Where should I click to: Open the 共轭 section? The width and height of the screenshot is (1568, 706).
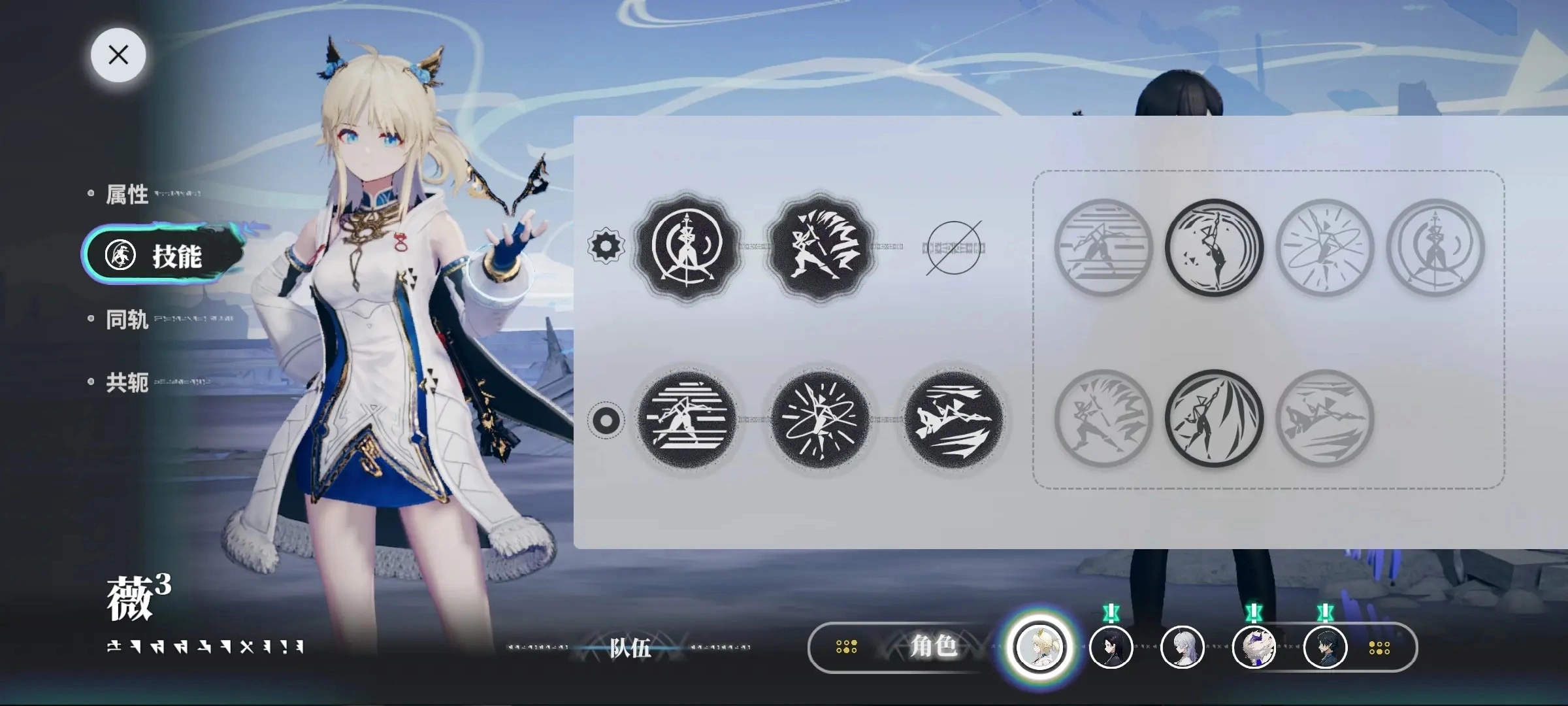126,384
